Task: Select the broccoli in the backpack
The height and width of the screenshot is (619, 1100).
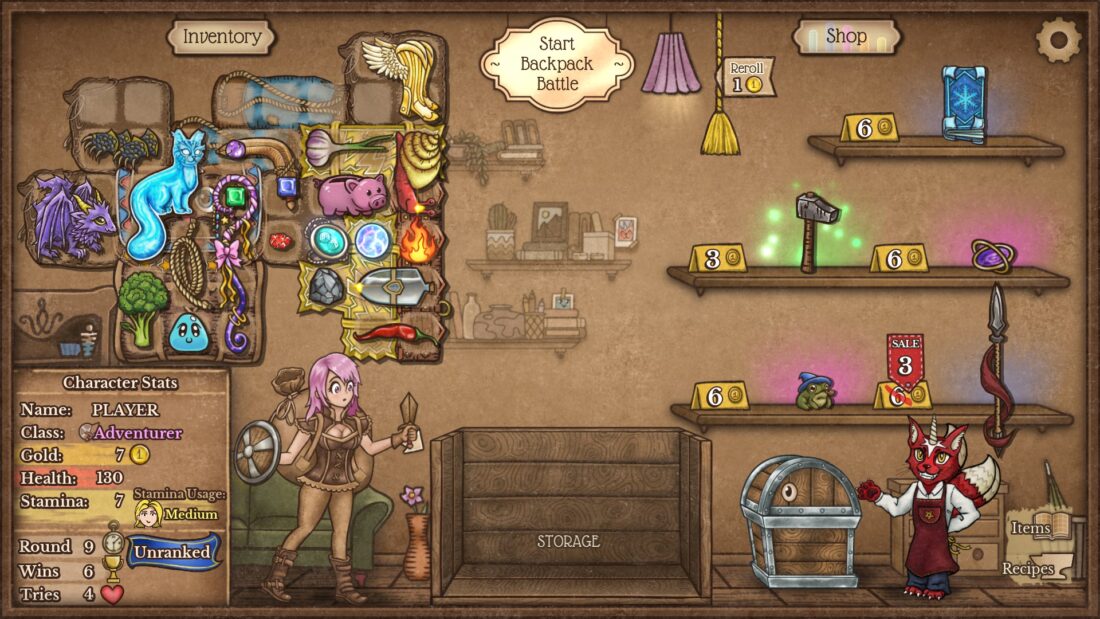Action: pyautogui.click(x=142, y=307)
